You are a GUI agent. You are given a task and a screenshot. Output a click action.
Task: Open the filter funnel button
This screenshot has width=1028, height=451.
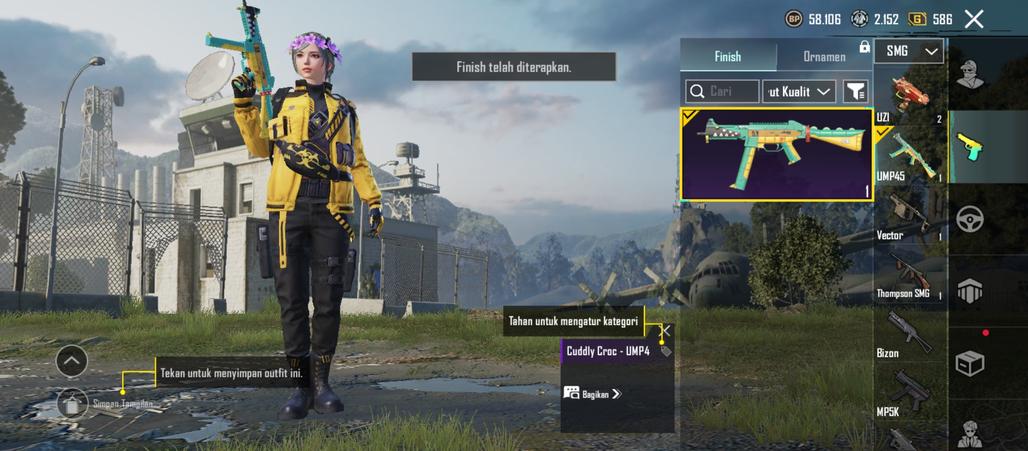[855, 91]
